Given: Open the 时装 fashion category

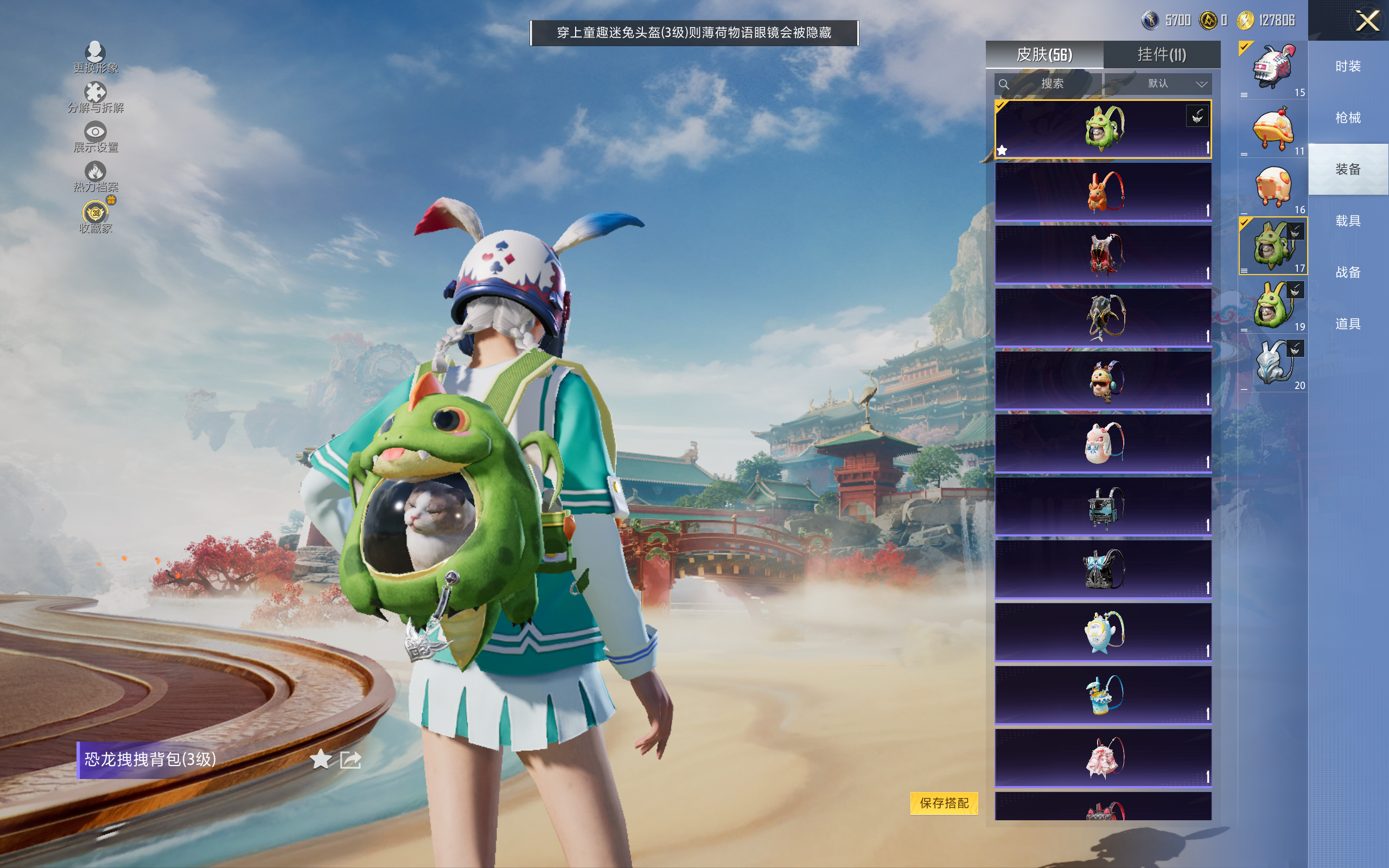Looking at the screenshot, I should (x=1348, y=67).
